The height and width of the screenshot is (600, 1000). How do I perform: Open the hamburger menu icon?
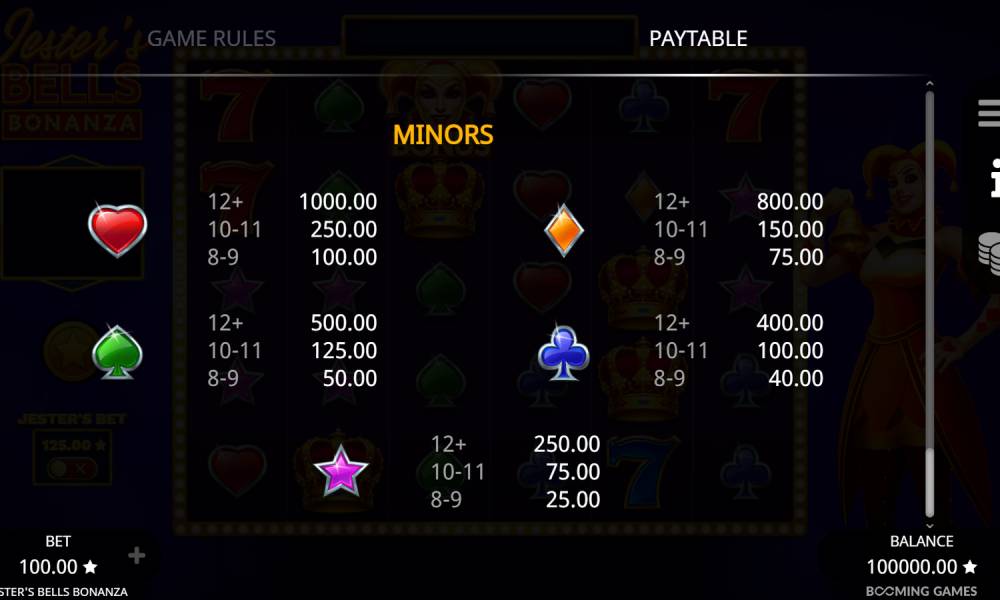(x=989, y=112)
